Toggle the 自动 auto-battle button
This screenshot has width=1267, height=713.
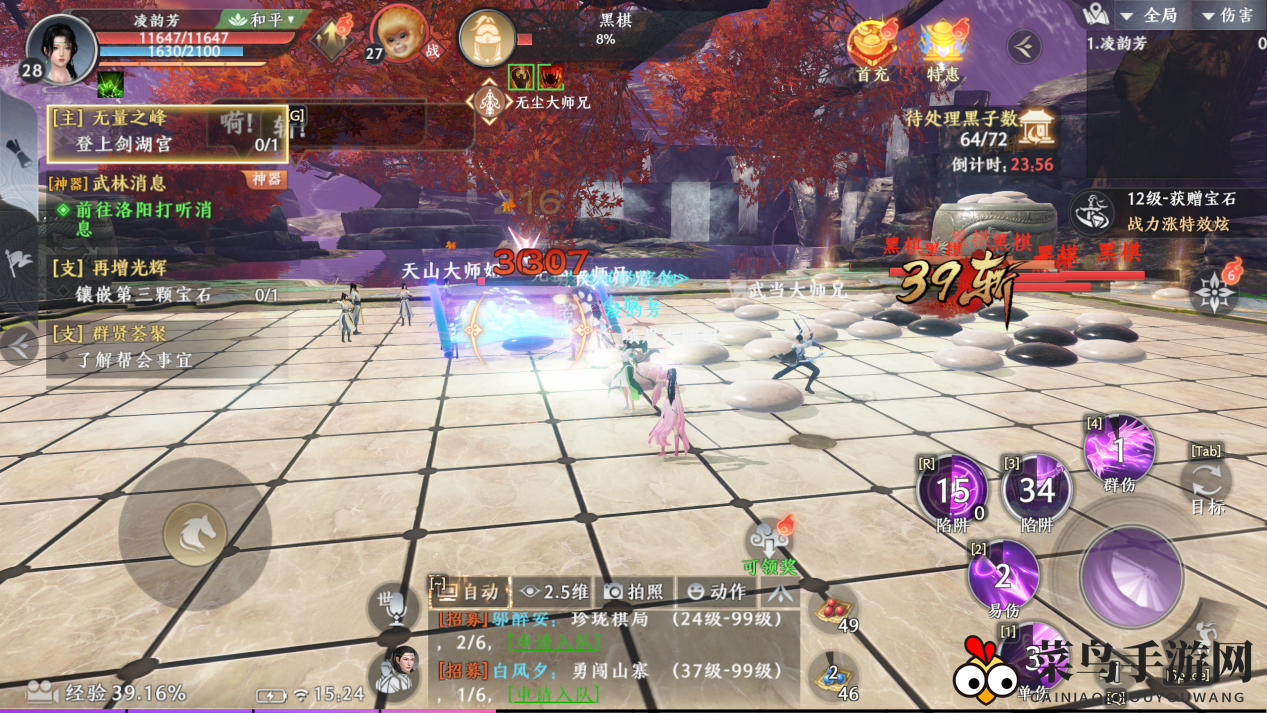(469, 592)
